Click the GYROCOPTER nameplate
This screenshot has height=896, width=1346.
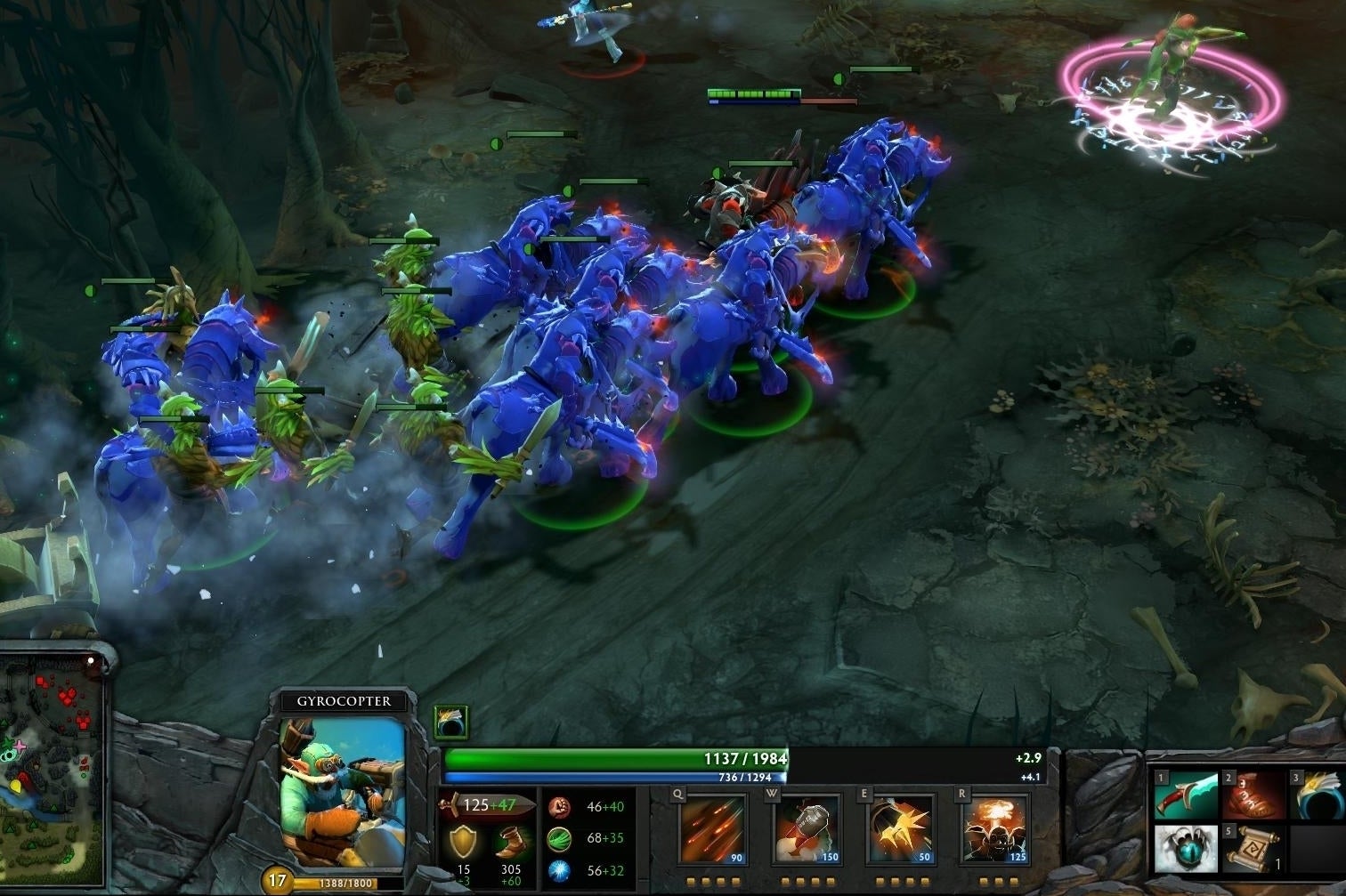[344, 701]
